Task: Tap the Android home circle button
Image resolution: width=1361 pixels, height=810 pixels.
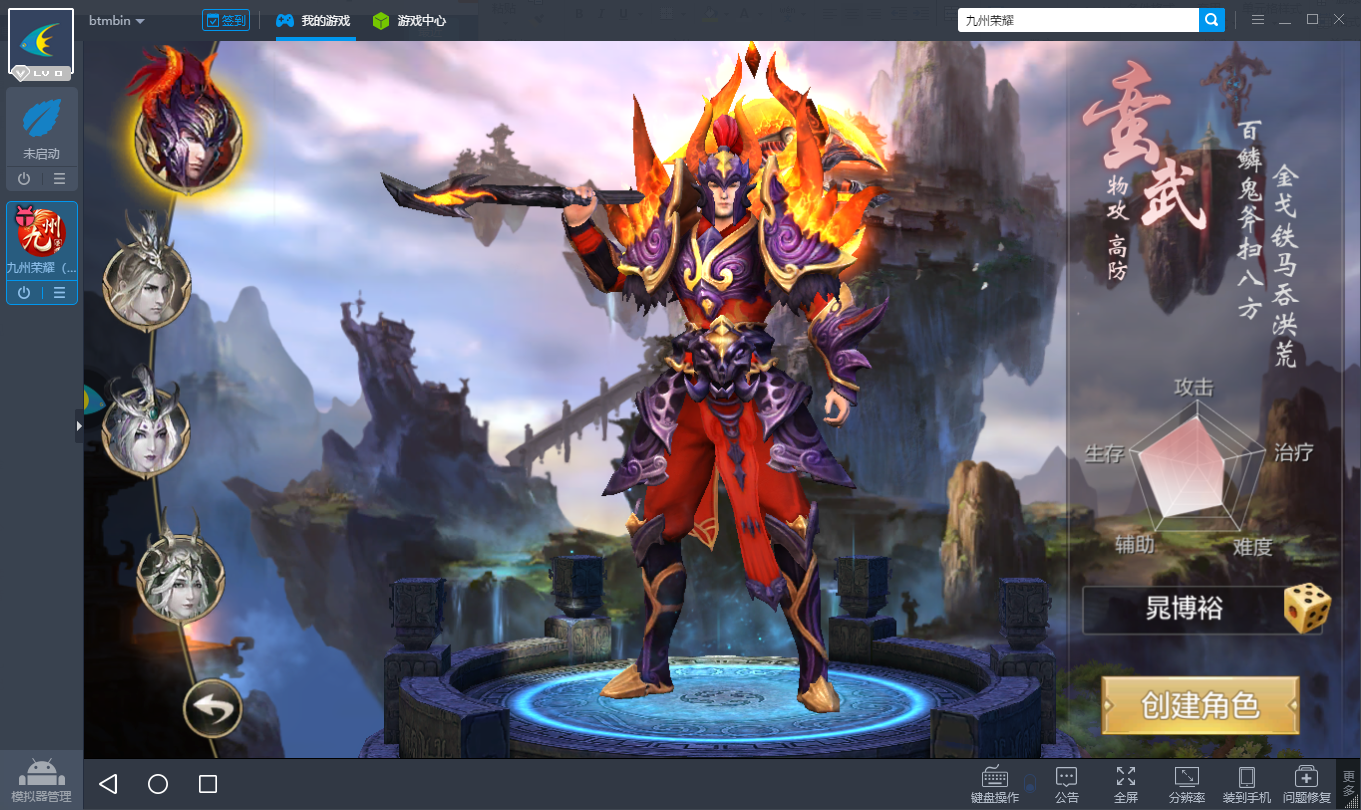Action: [x=158, y=784]
